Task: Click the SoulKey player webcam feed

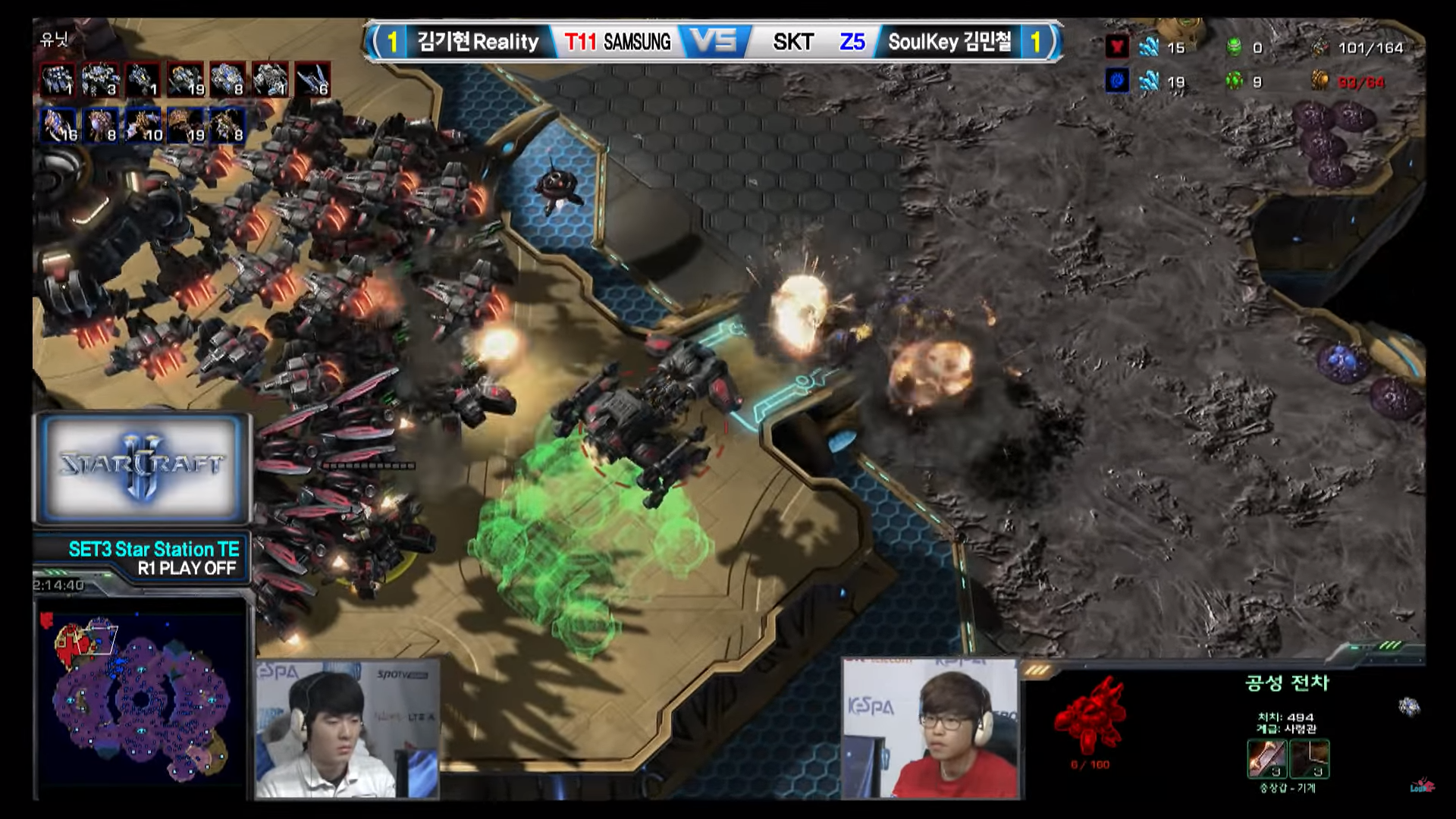Action: click(x=930, y=730)
